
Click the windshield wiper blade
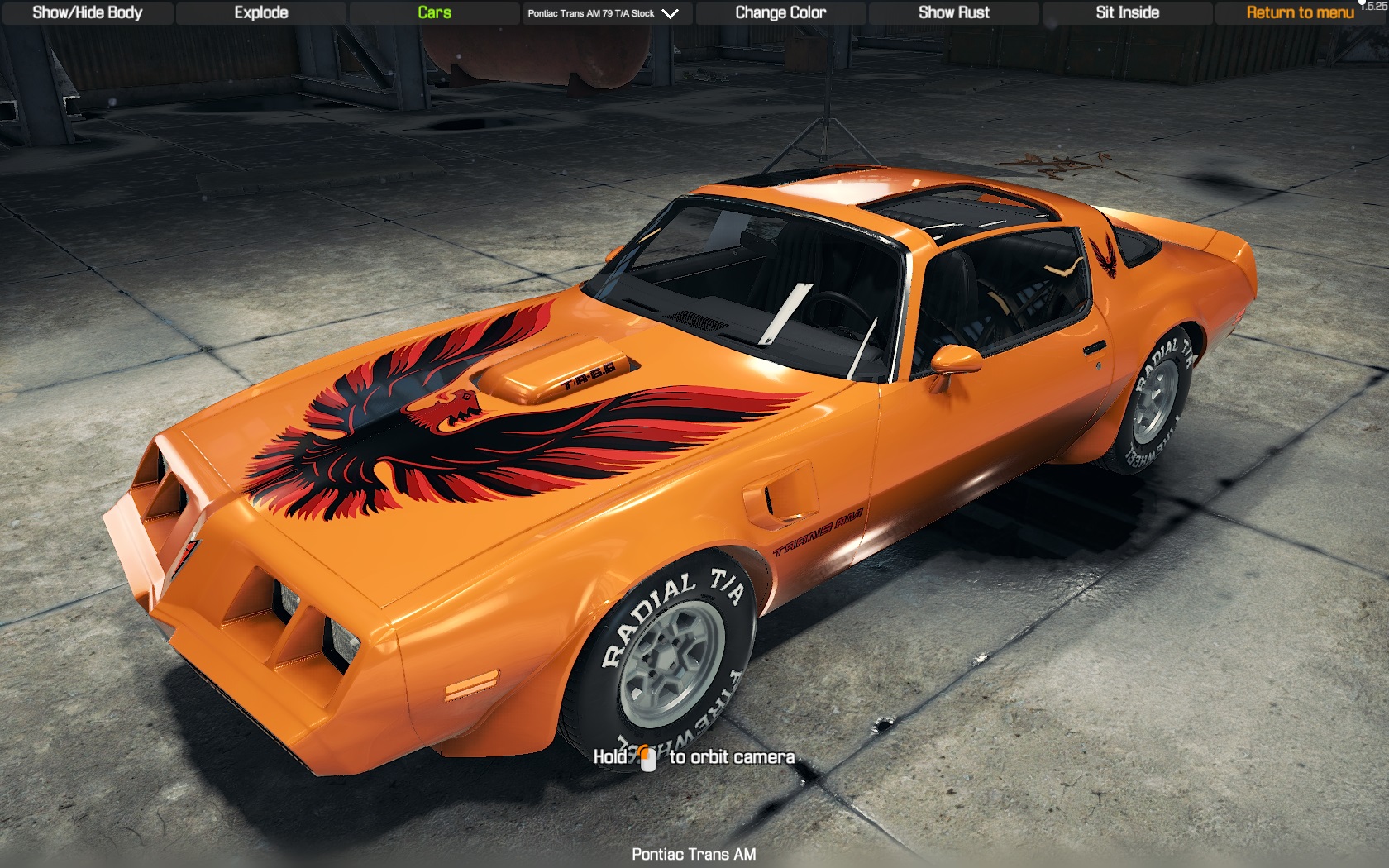pyautogui.click(x=781, y=314)
